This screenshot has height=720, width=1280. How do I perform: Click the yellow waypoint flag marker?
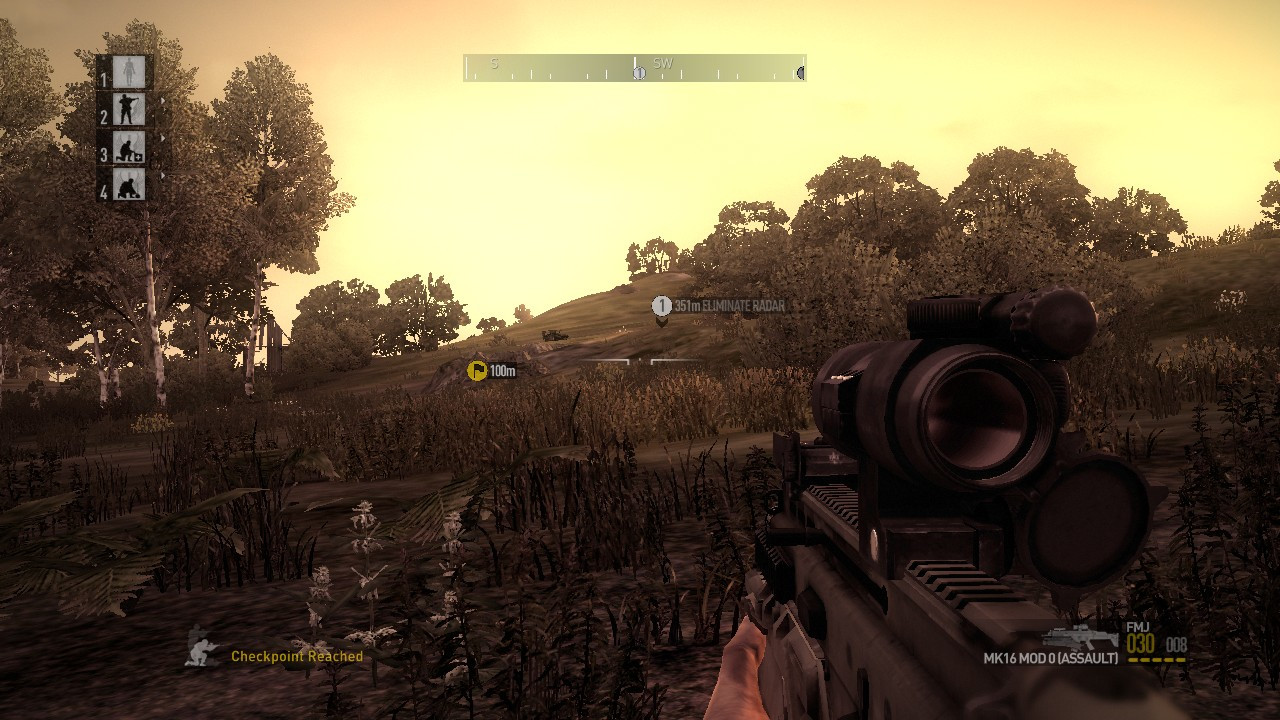coord(476,370)
